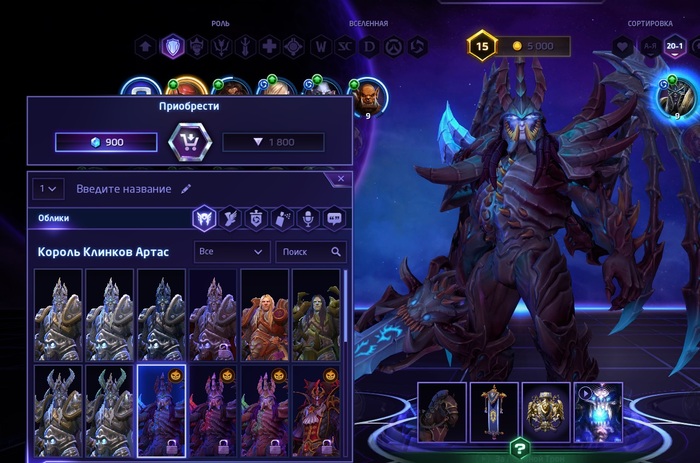Filter heroes by the Overwatch universe icon

[x=393, y=46]
